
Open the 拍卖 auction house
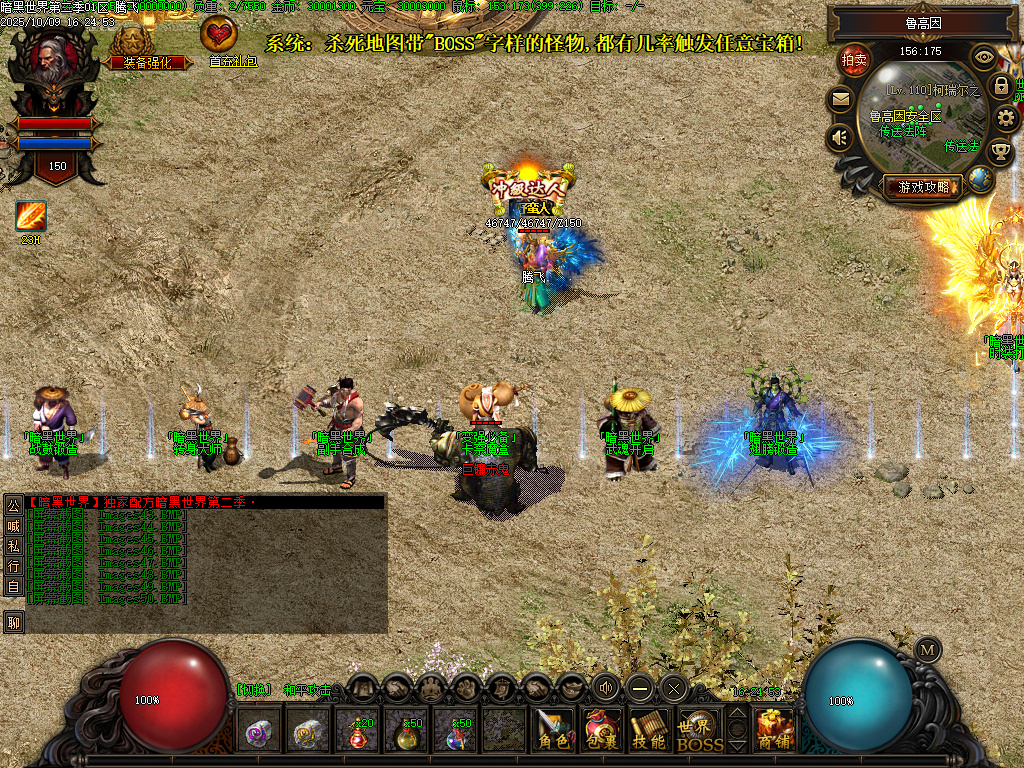tap(853, 60)
